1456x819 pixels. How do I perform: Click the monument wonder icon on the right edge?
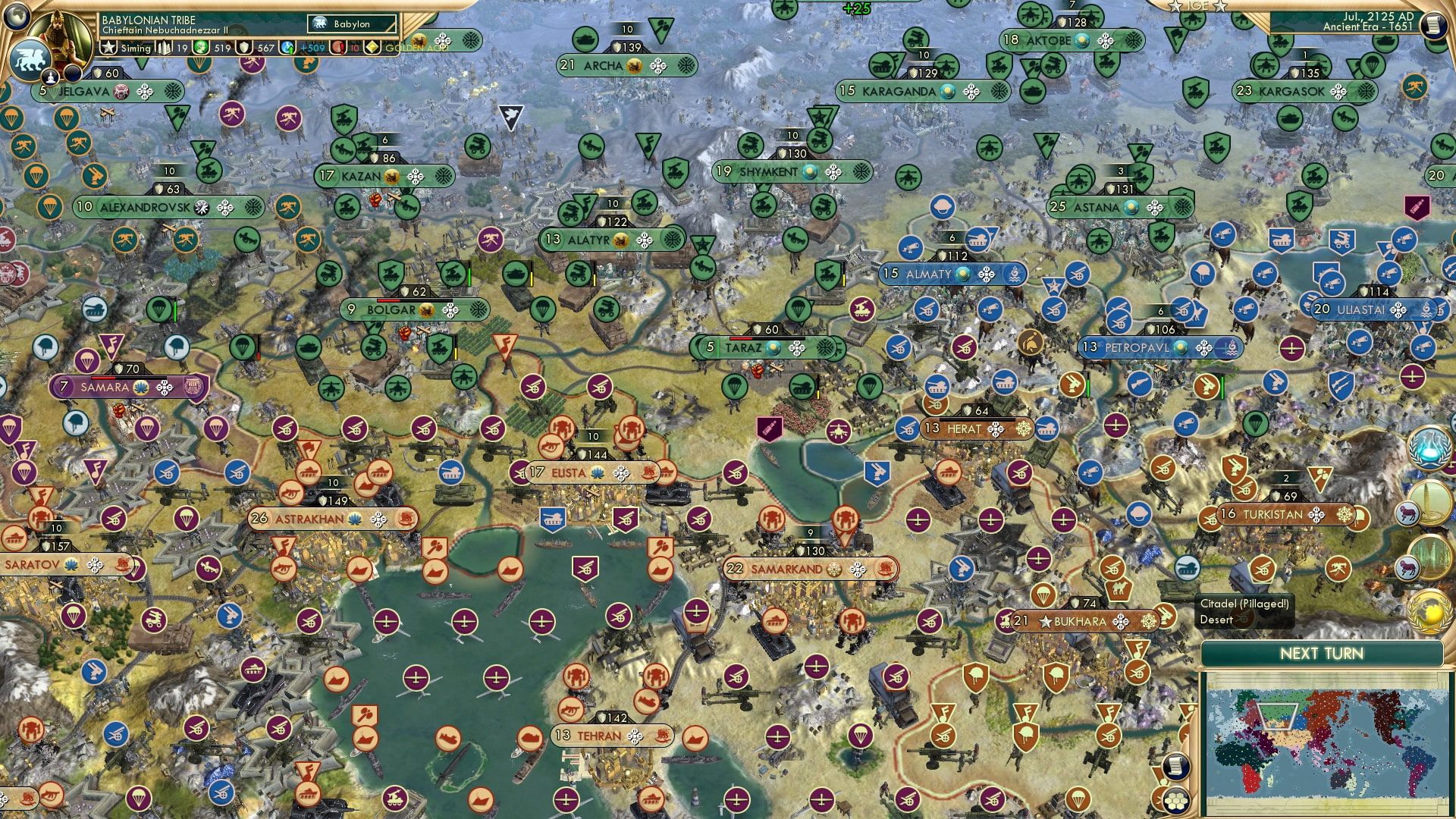tap(1431, 502)
